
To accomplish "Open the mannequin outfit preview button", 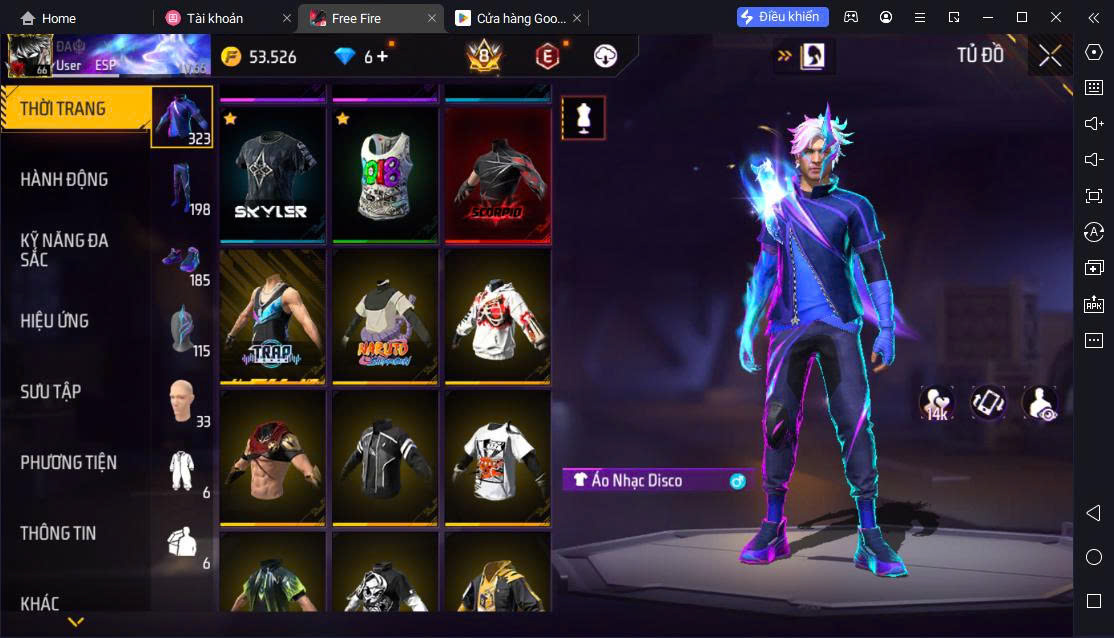I will click(x=583, y=118).
